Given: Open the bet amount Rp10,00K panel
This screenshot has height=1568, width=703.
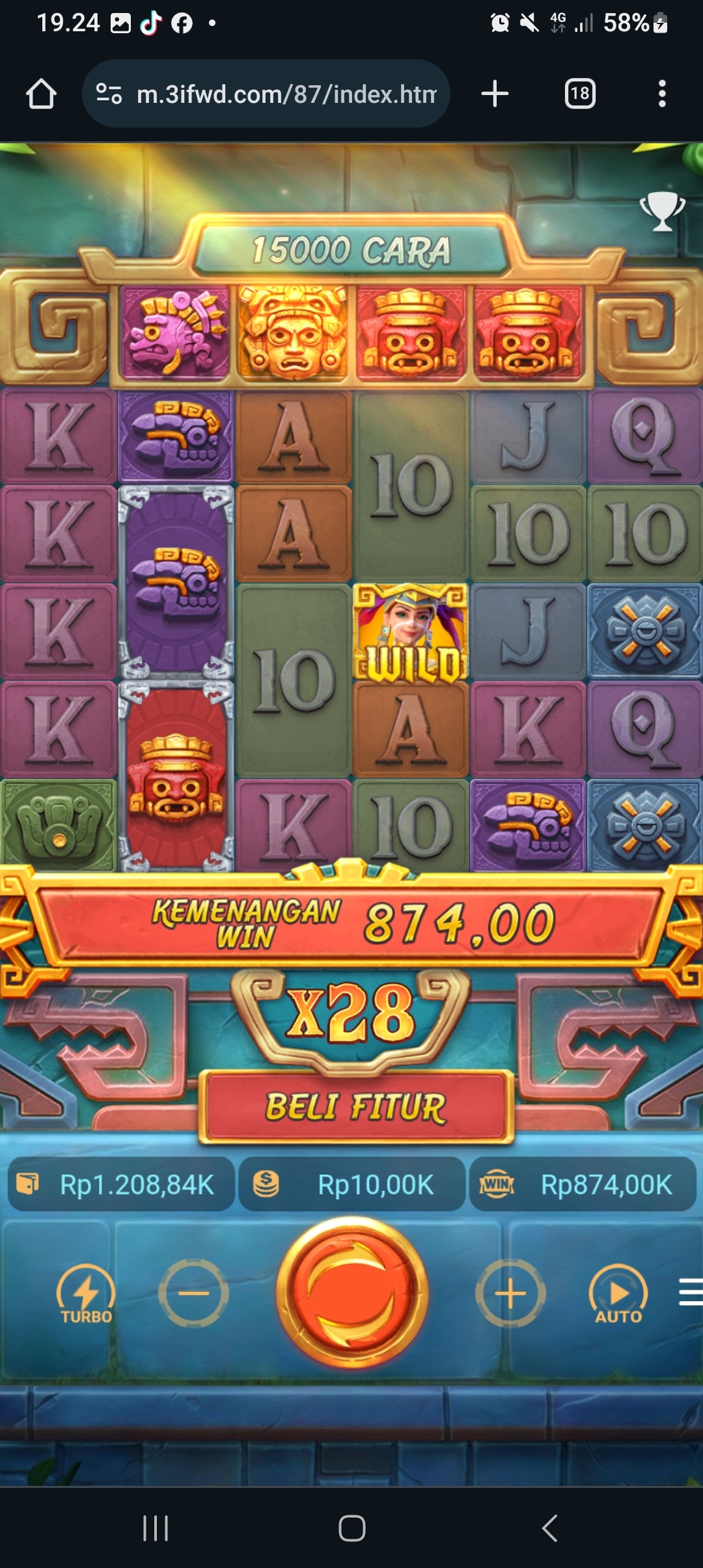Looking at the screenshot, I should (352, 1184).
